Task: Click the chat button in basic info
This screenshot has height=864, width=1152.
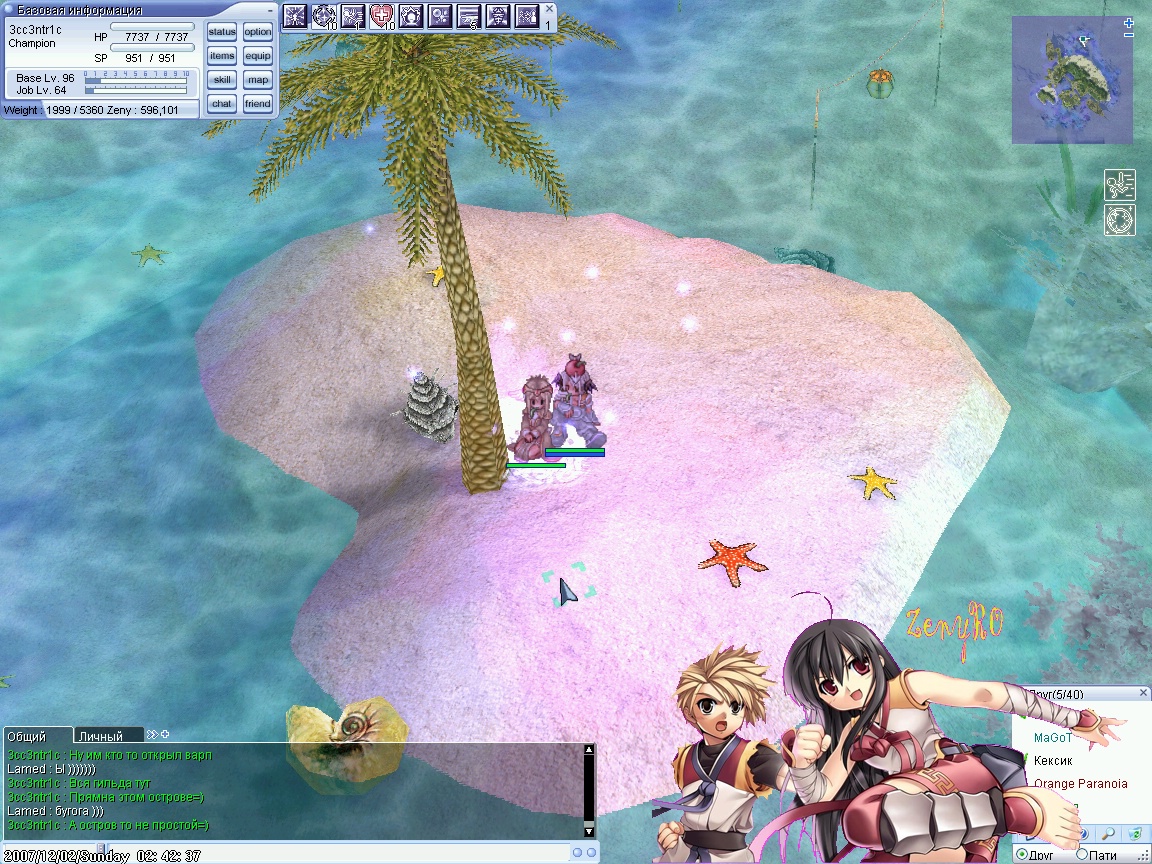Action: tap(222, 104)
